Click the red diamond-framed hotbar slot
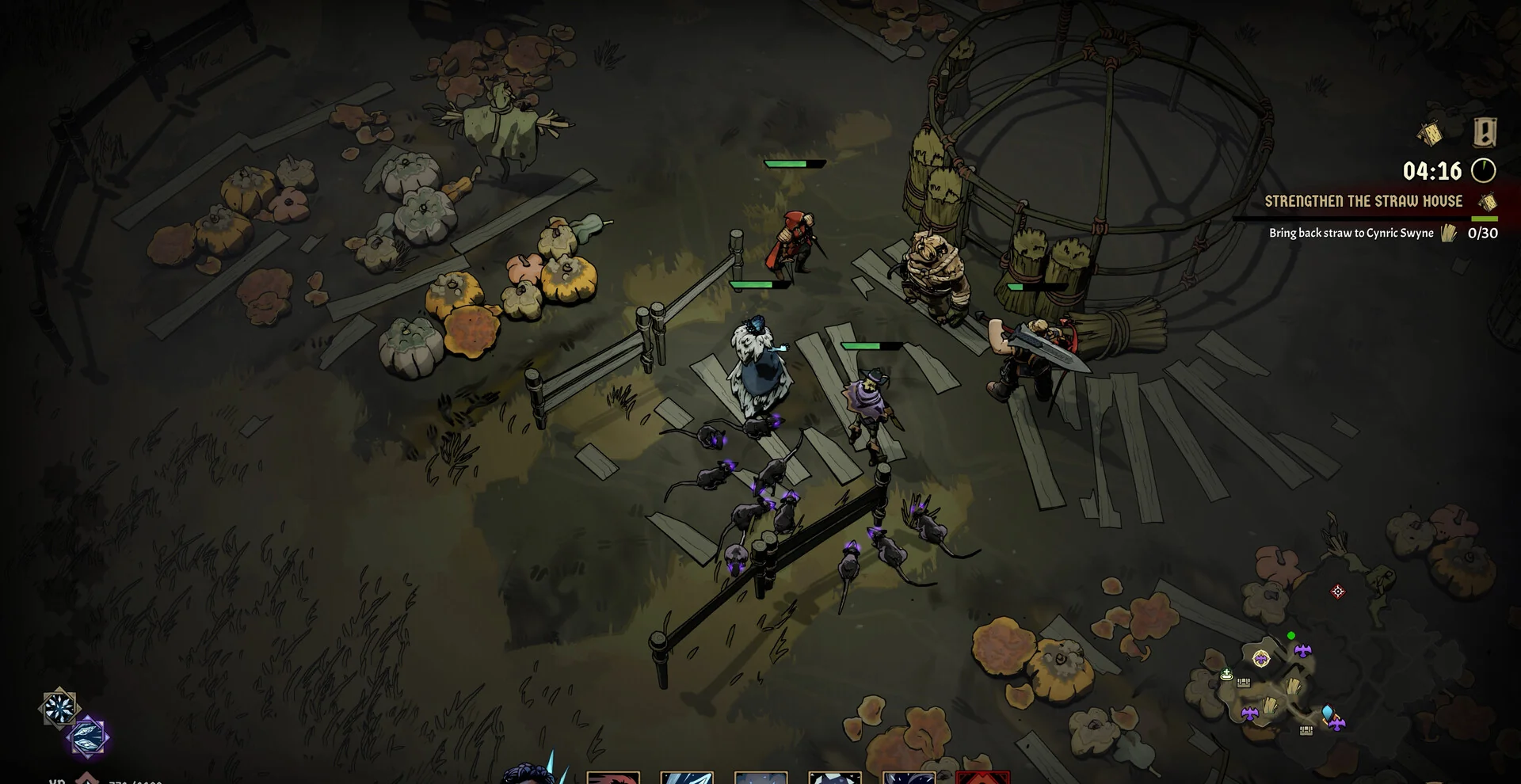The height and width of the screenshot is (784, 1521). 982,778
